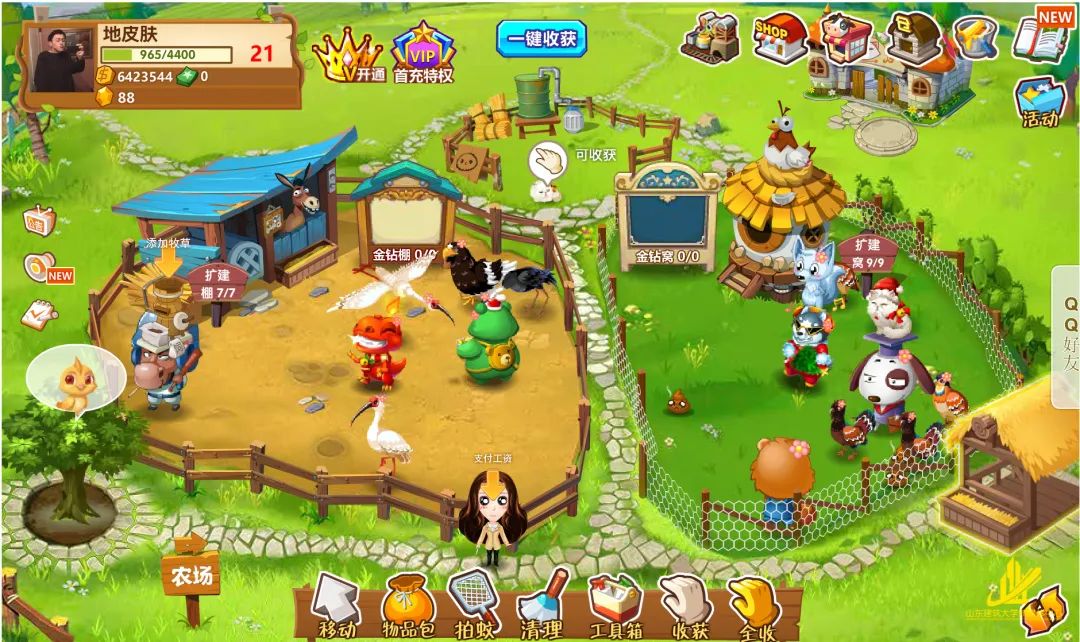Open the 活动 events folder
This screenshot has width=1080, height=642.
click(1040, 103)
